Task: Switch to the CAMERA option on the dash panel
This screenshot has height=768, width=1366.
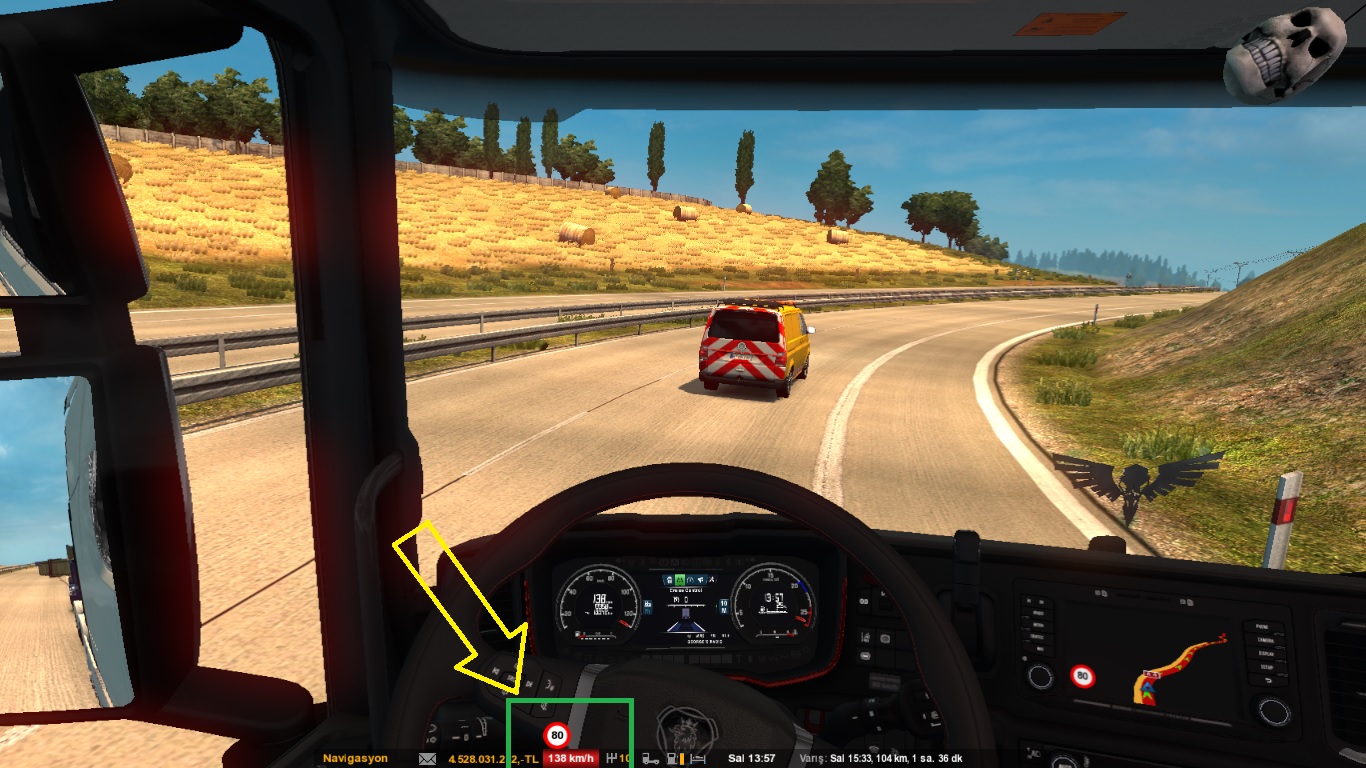Action: coord(1266,641)
